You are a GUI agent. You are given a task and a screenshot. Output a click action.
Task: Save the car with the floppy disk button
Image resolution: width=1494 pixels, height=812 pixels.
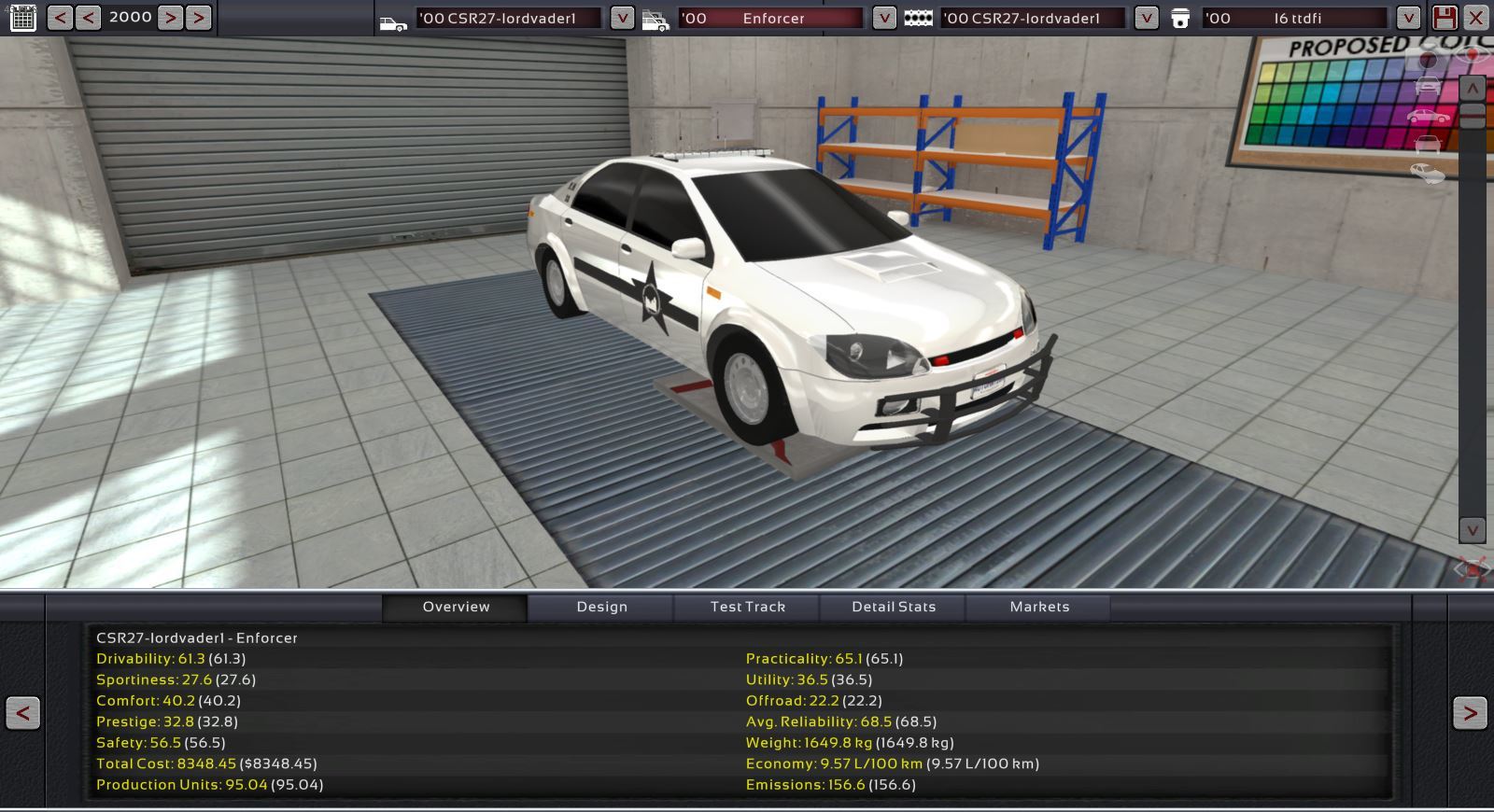coord(1445,18)
